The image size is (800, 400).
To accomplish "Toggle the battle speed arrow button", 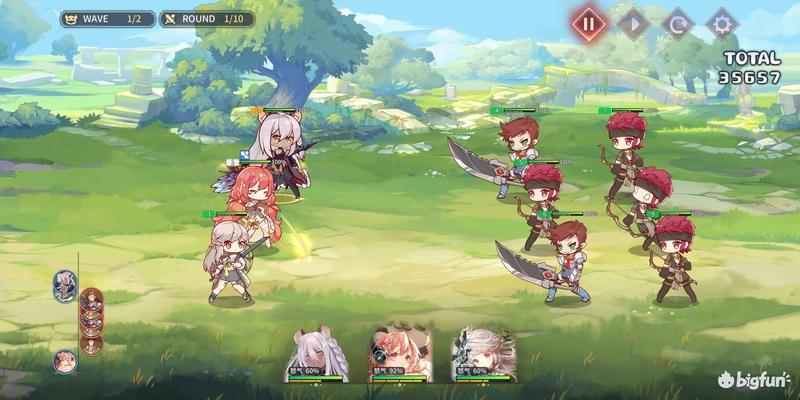I will pyautogui.click(x=634, y=22).
